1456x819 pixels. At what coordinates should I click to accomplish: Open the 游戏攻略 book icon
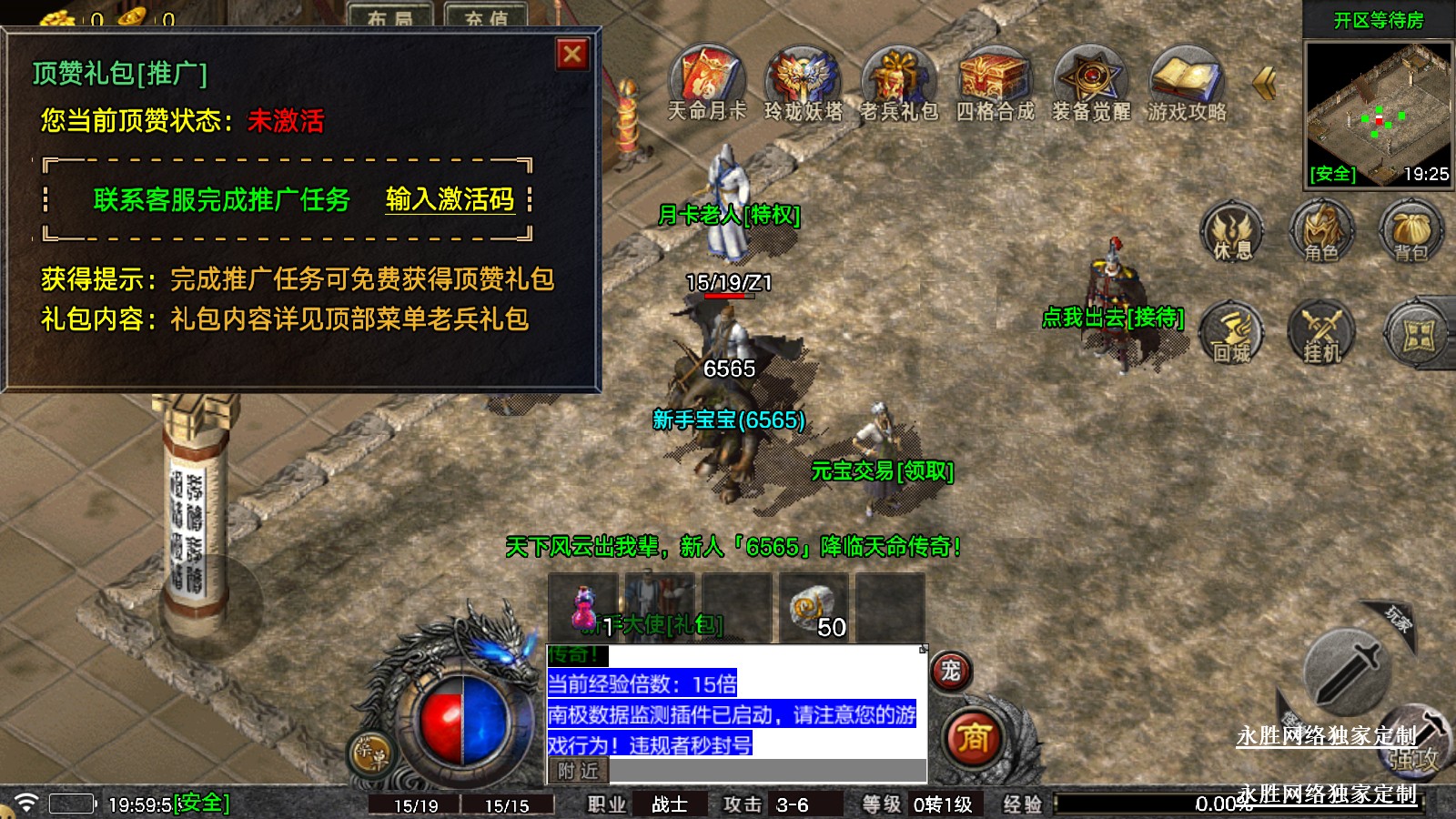coord(1187,79)
